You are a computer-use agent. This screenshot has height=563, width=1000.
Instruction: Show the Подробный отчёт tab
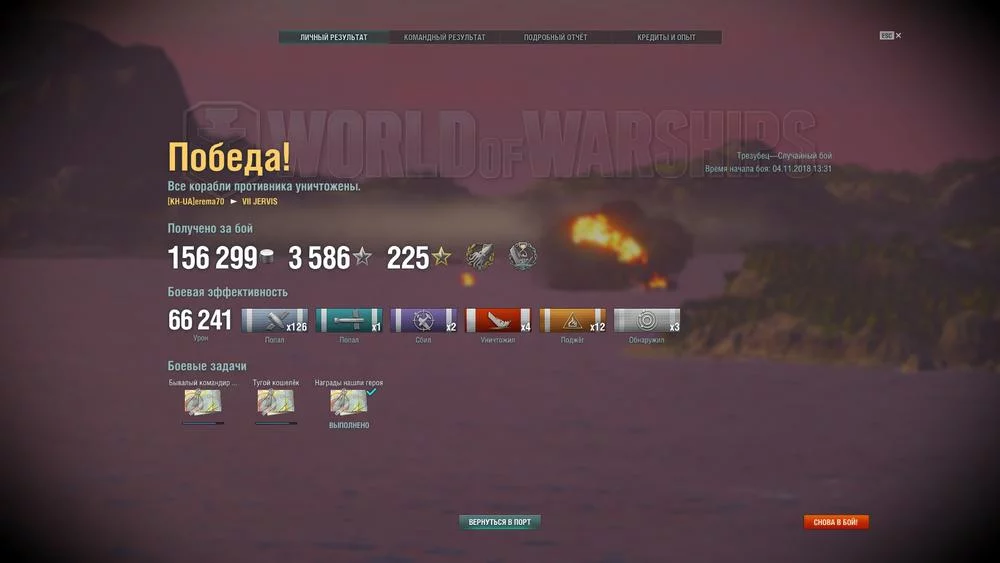tap(556, 38)
